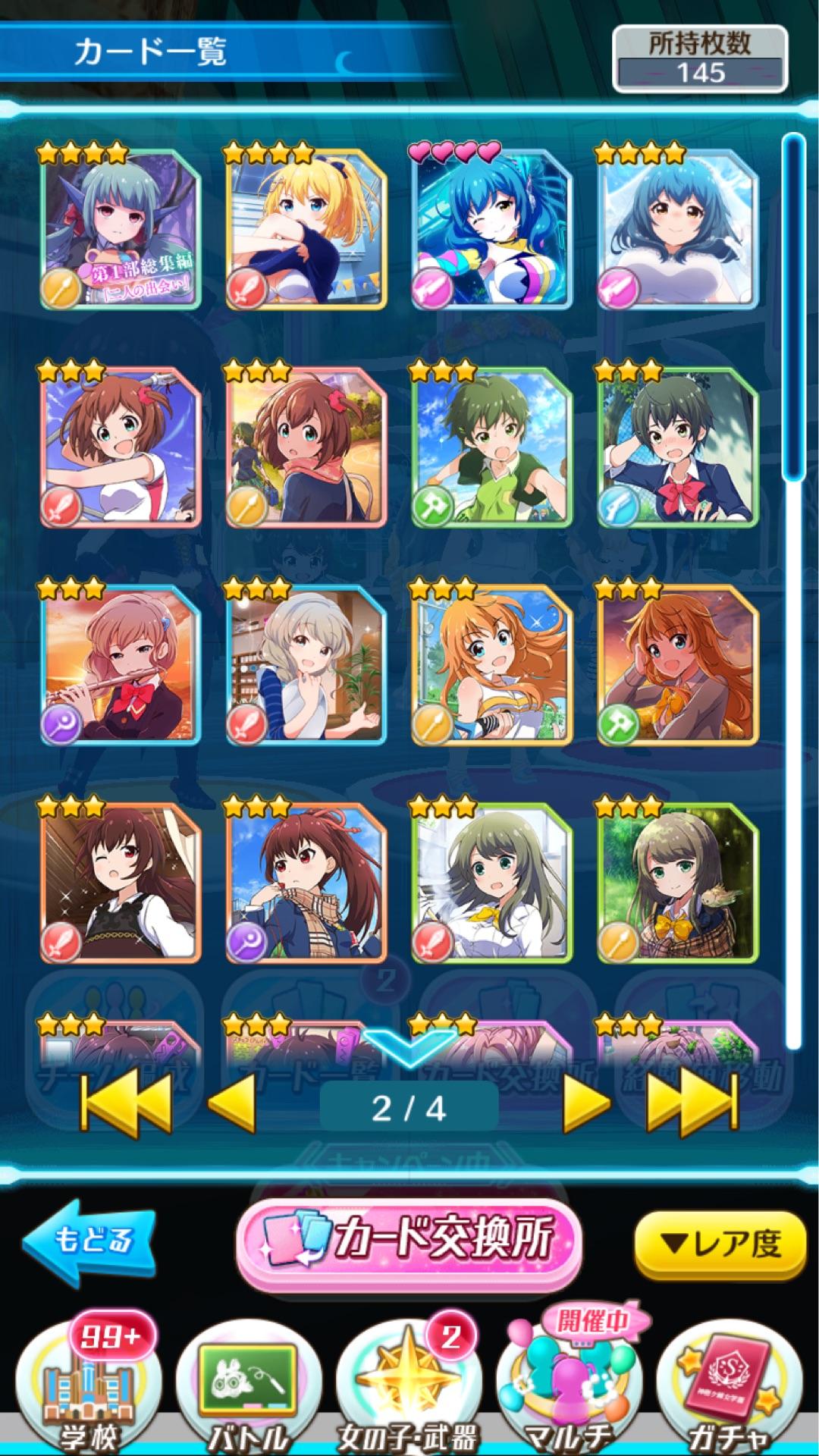Jump to the first page of cards
This screenshot has width=819, height=1456.
[126, 1106]
